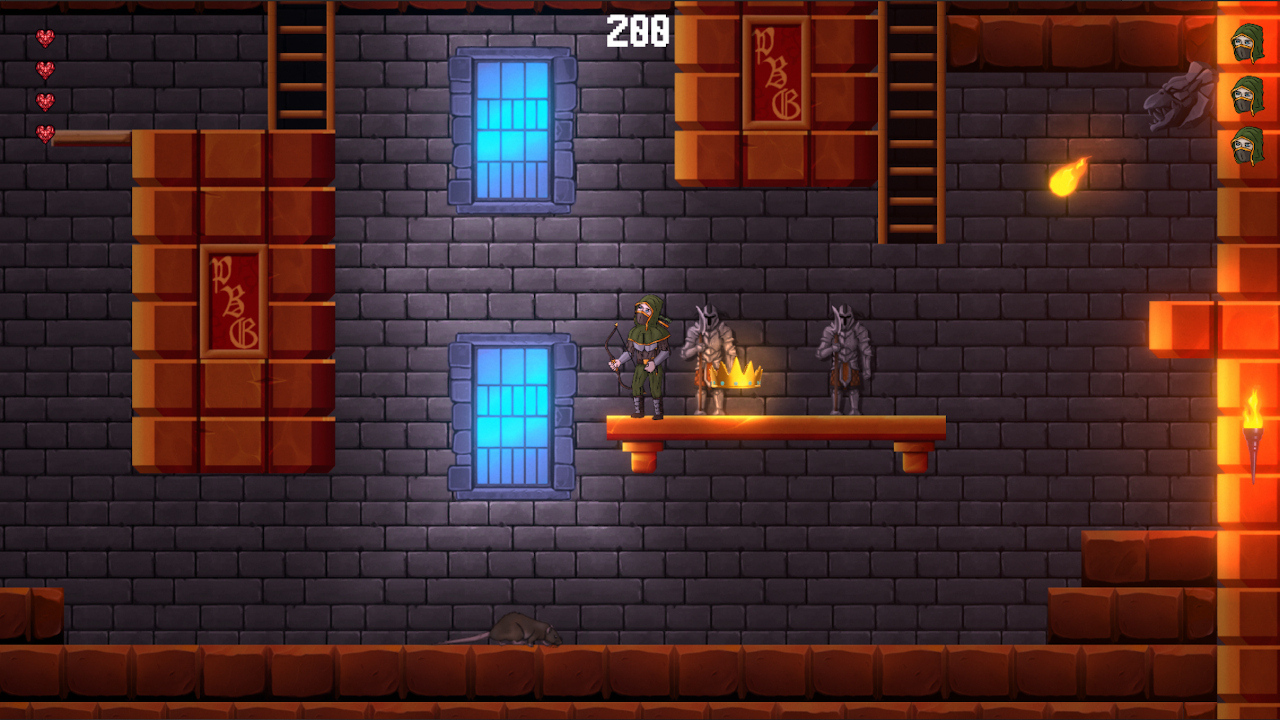Click the rightmost knight armor statue
Image resolution: width=1280 pixels, height=720 pixels.
point(845,355)
